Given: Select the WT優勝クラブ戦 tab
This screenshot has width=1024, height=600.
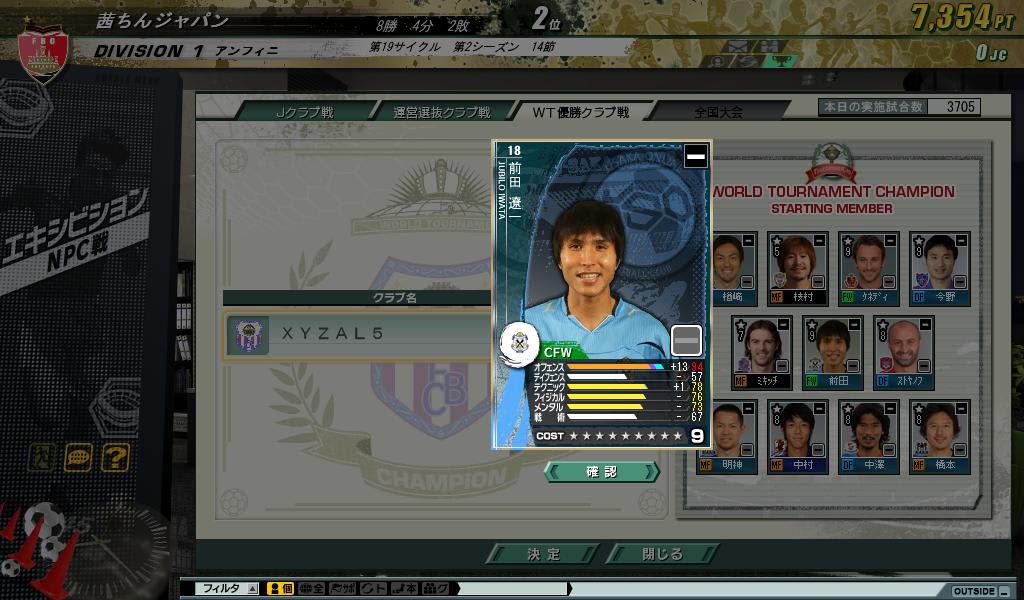Looking at the screenshot, I should coord(580,112).
